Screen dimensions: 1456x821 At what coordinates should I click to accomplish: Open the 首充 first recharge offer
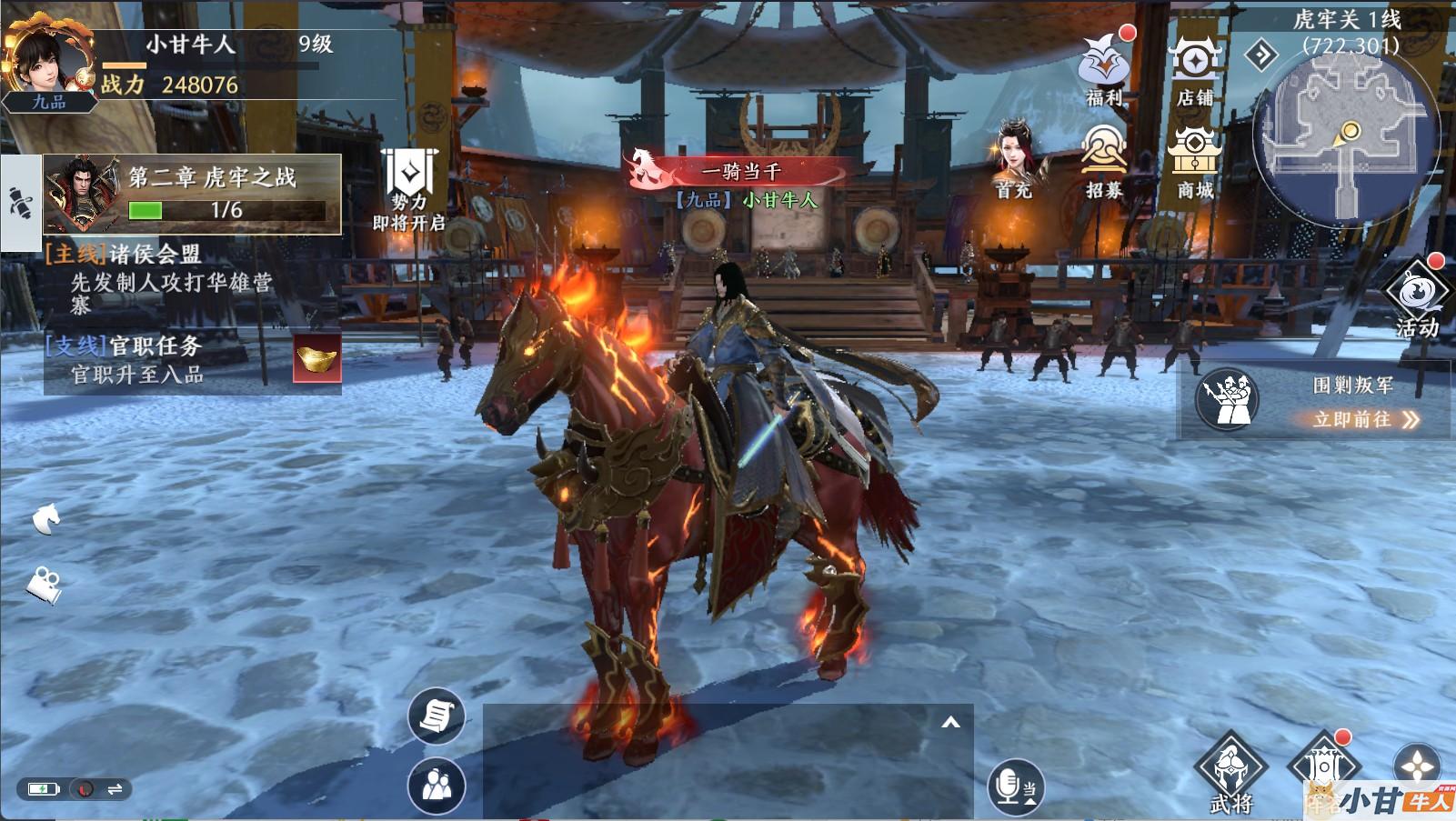pos(1017,160)
